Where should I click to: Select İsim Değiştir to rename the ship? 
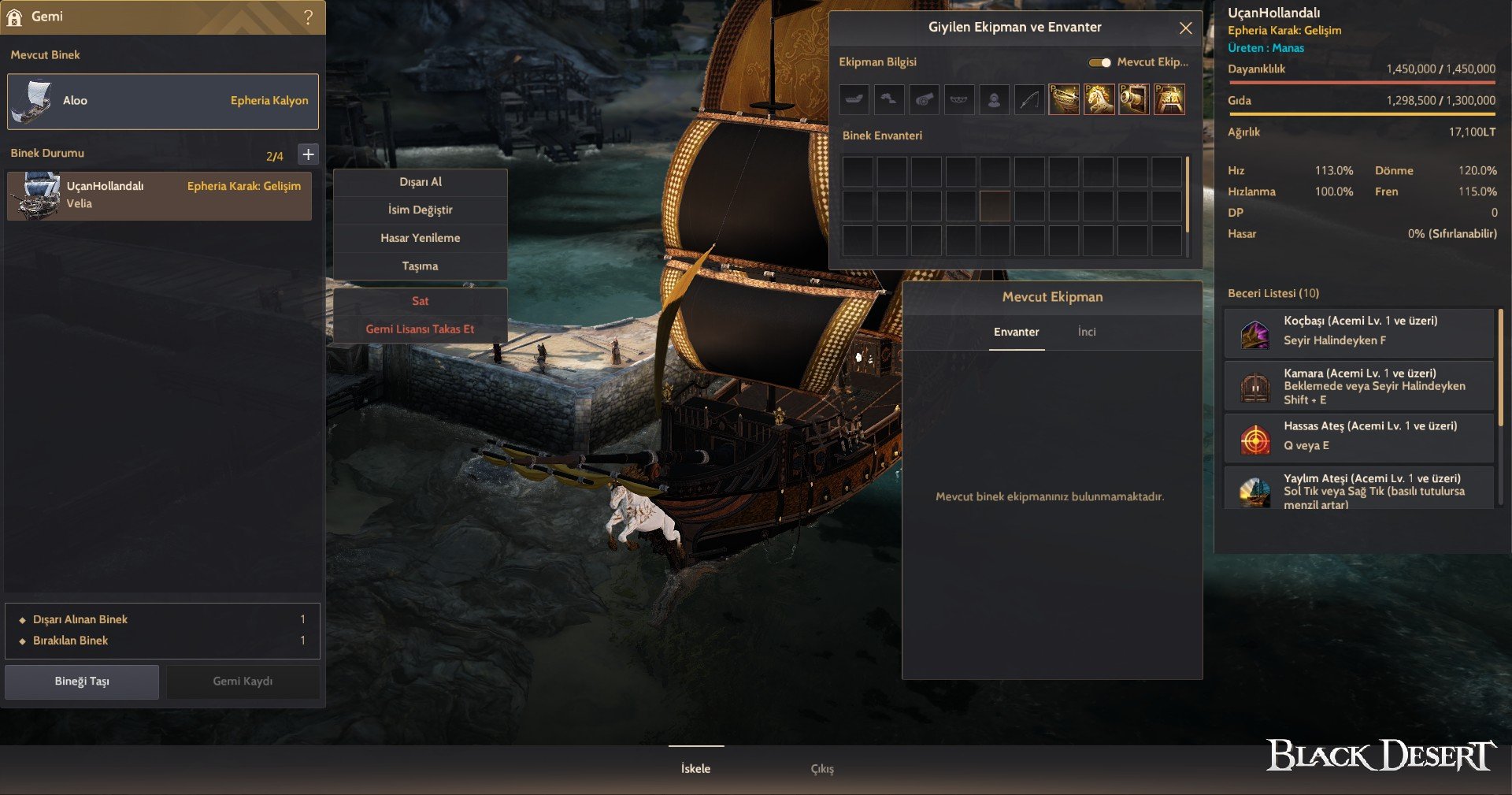pyautogui.click(x=420, y=210)
